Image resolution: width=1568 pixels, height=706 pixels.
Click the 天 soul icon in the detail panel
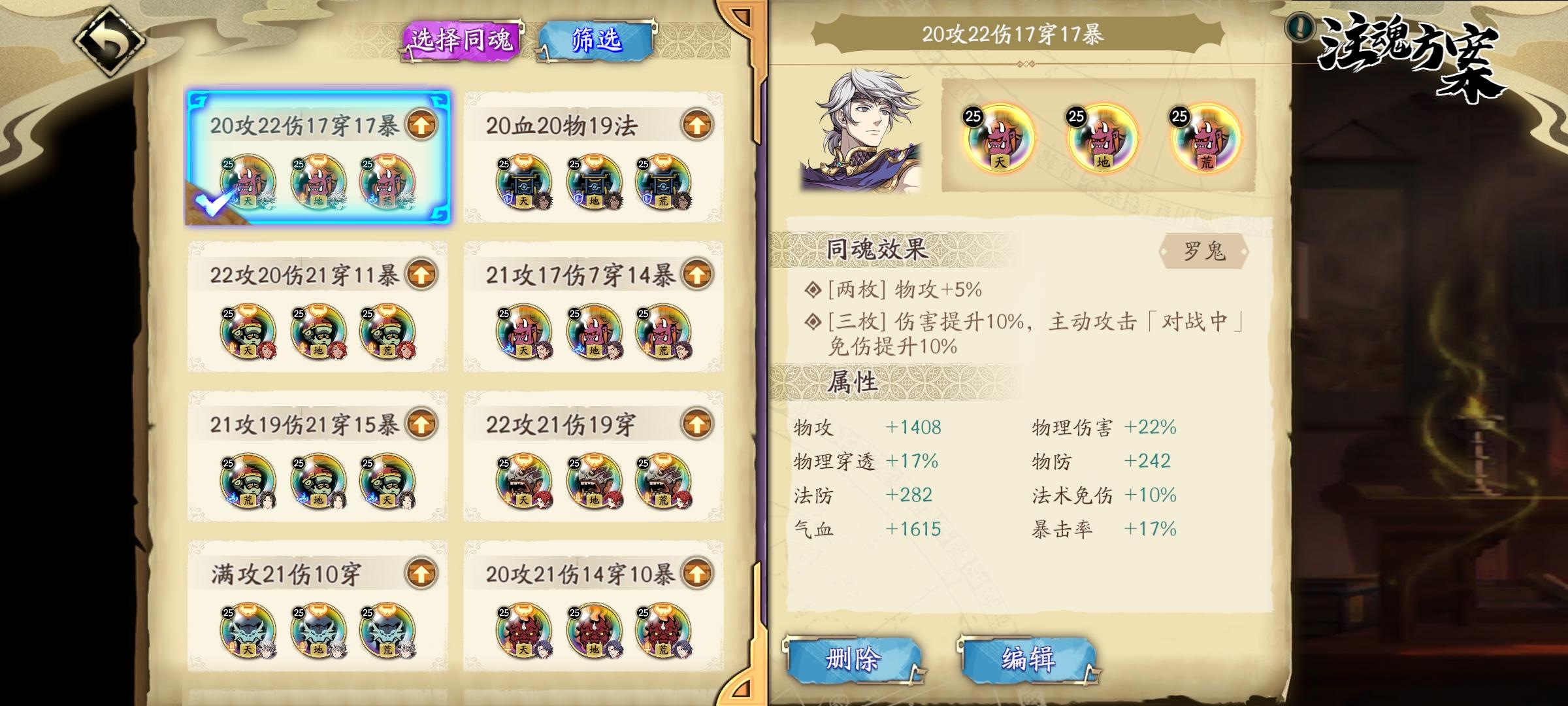[1001, 141]
